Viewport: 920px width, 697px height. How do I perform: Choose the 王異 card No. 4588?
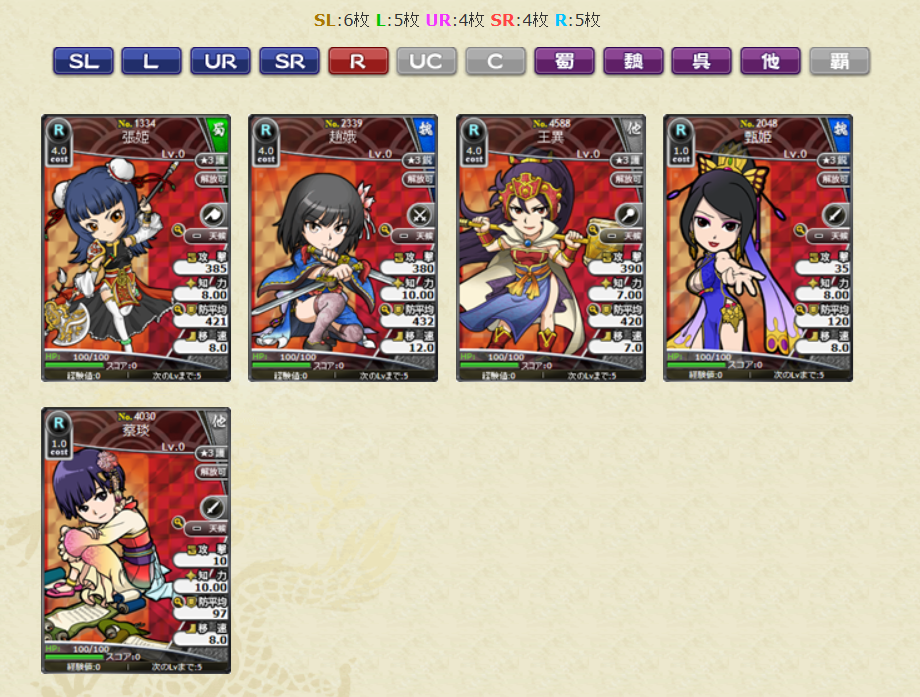click(551, 248)
